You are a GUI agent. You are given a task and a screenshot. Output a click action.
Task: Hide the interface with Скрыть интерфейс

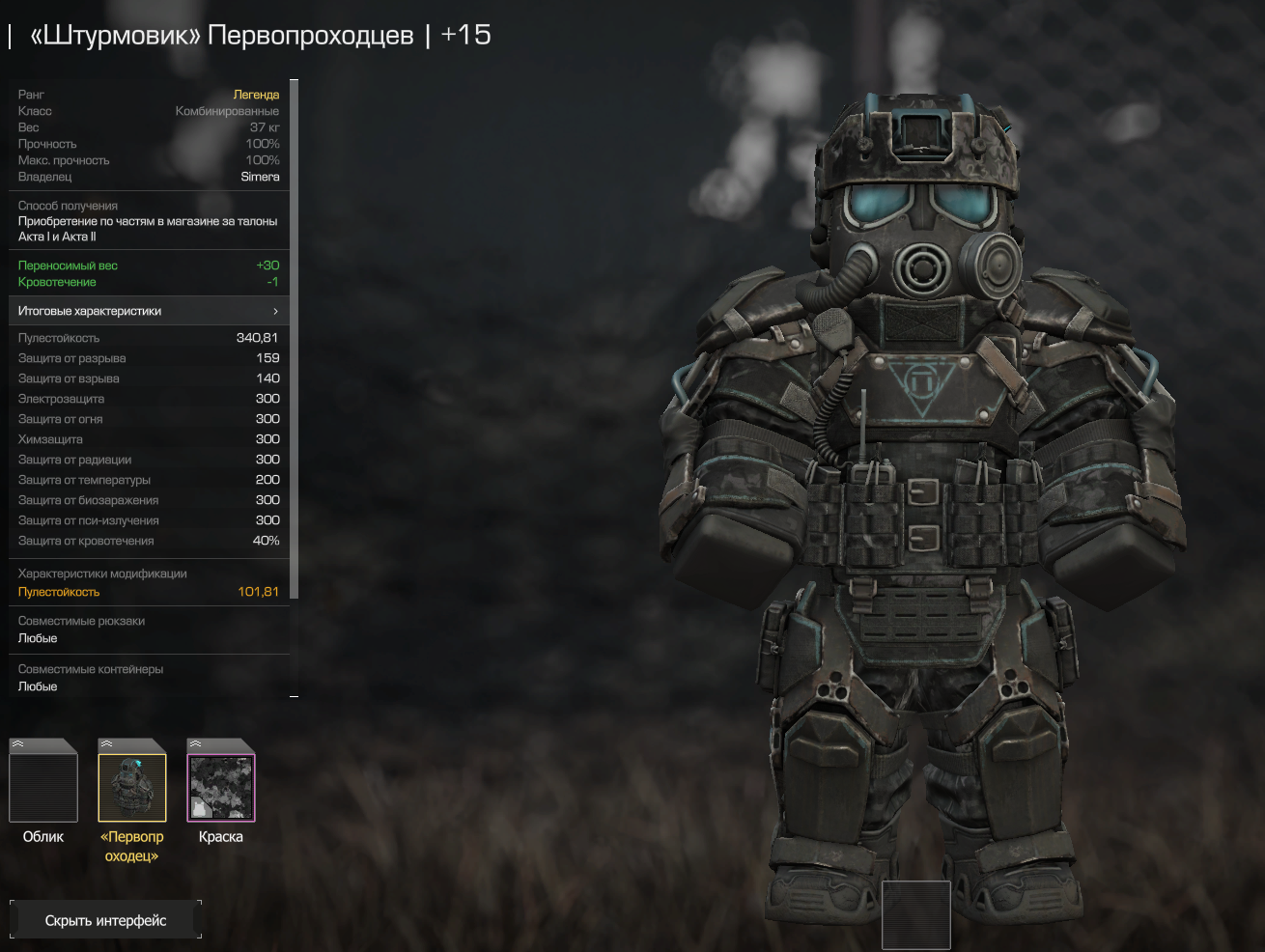(x=105, y=920)
